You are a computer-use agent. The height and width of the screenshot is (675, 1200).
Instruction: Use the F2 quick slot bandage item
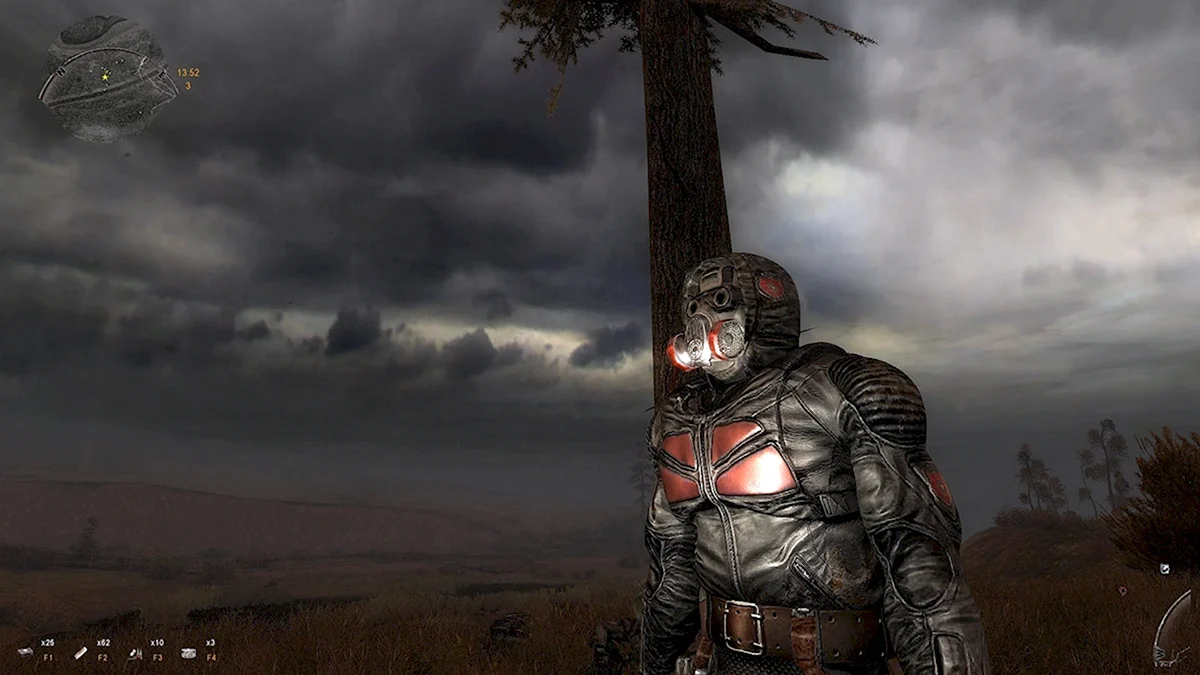[x=81, y=652]
